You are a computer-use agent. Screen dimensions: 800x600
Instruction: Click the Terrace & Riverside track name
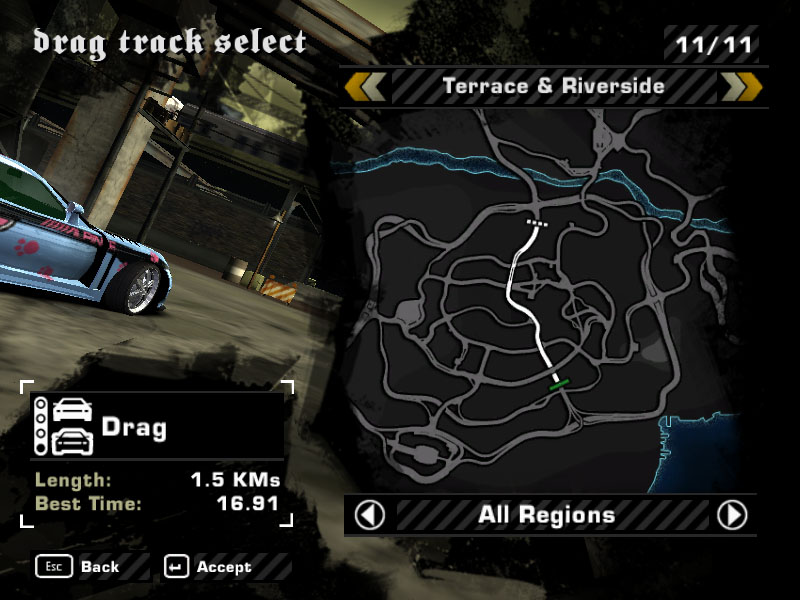pyautogui.click(x=553, y=87)
